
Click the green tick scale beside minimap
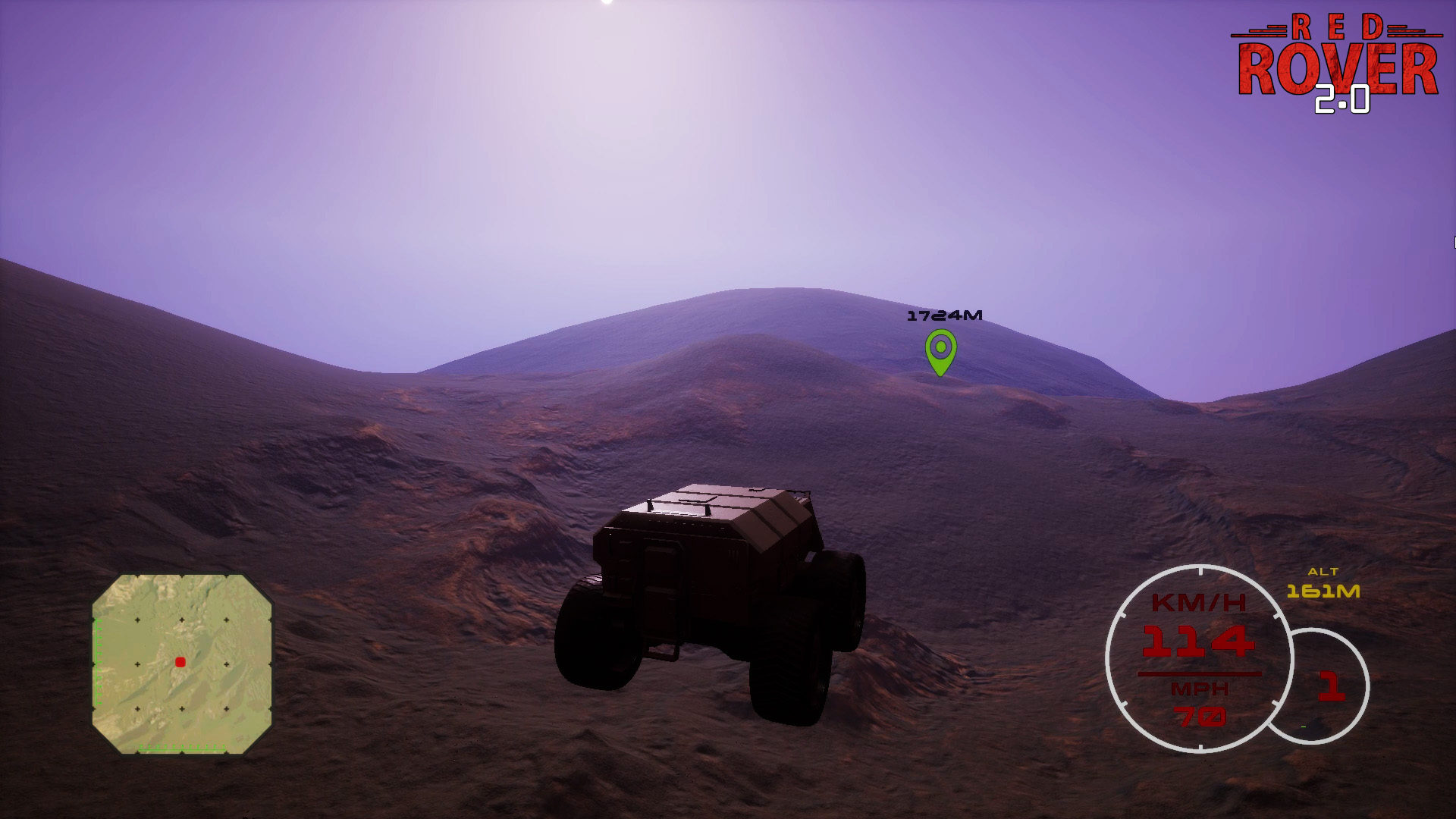coord(97,660)
